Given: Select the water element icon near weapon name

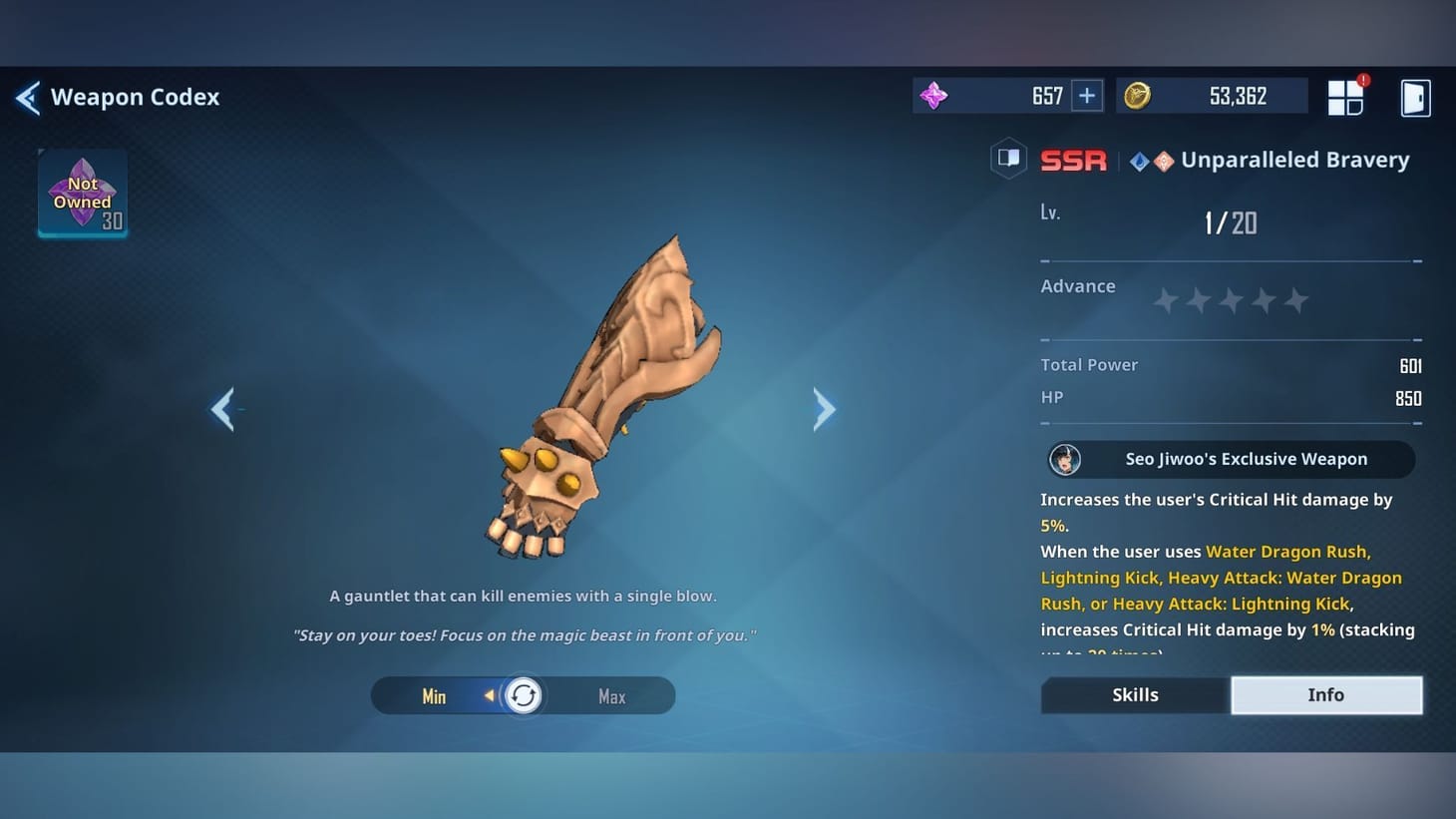Looking at the screenshot, I should pyautogui.click(x=1139, y=160).
